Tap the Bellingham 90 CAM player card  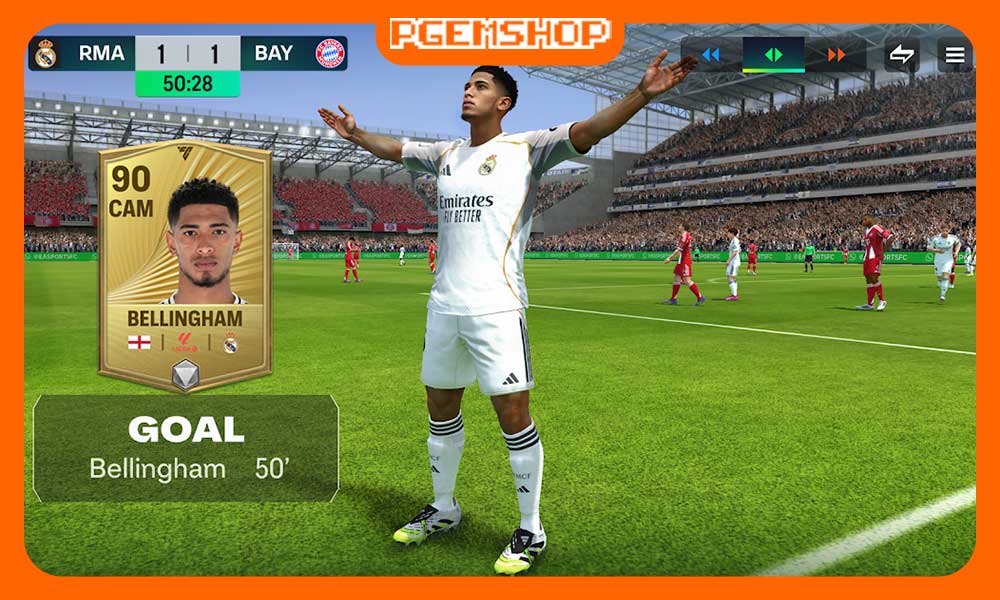185,265
